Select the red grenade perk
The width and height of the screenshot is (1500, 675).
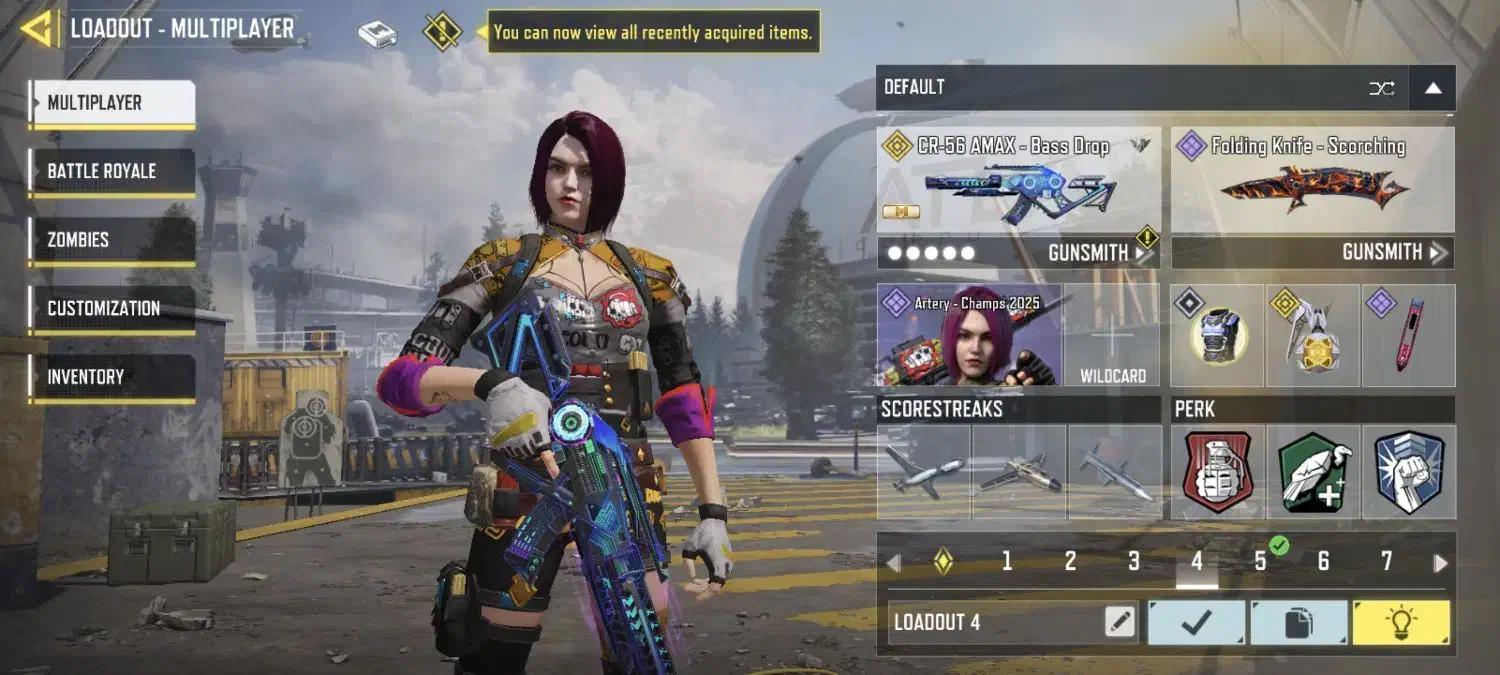[1218, 472]
